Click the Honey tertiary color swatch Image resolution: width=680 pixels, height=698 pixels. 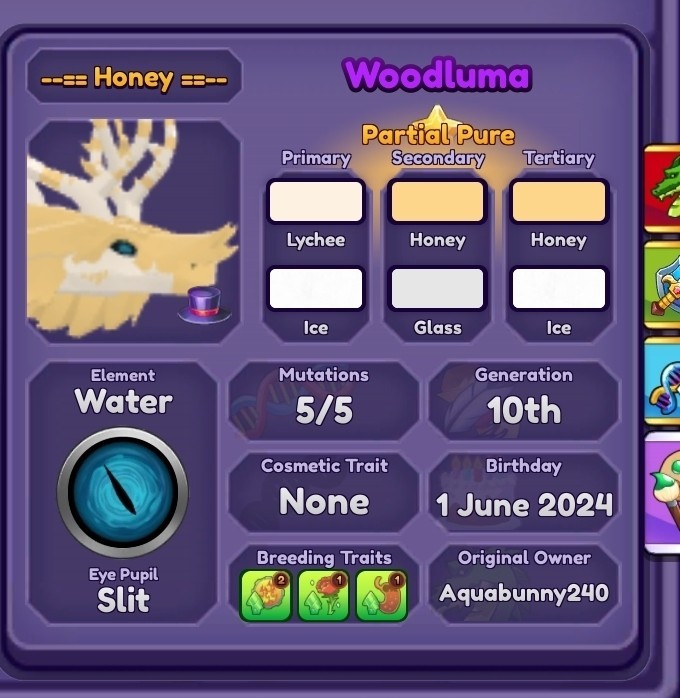point(558,201)
